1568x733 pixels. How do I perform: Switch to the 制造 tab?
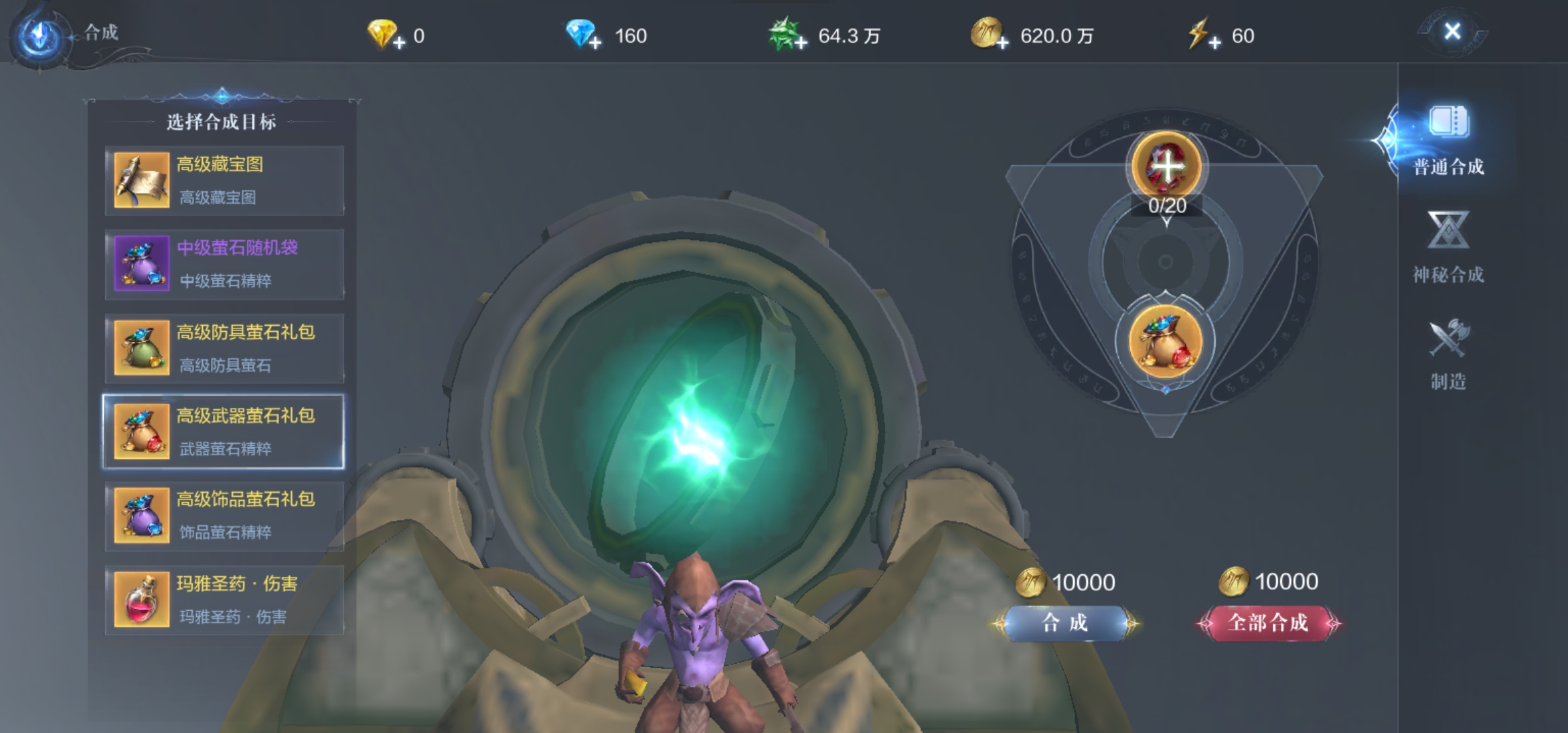1448,354
